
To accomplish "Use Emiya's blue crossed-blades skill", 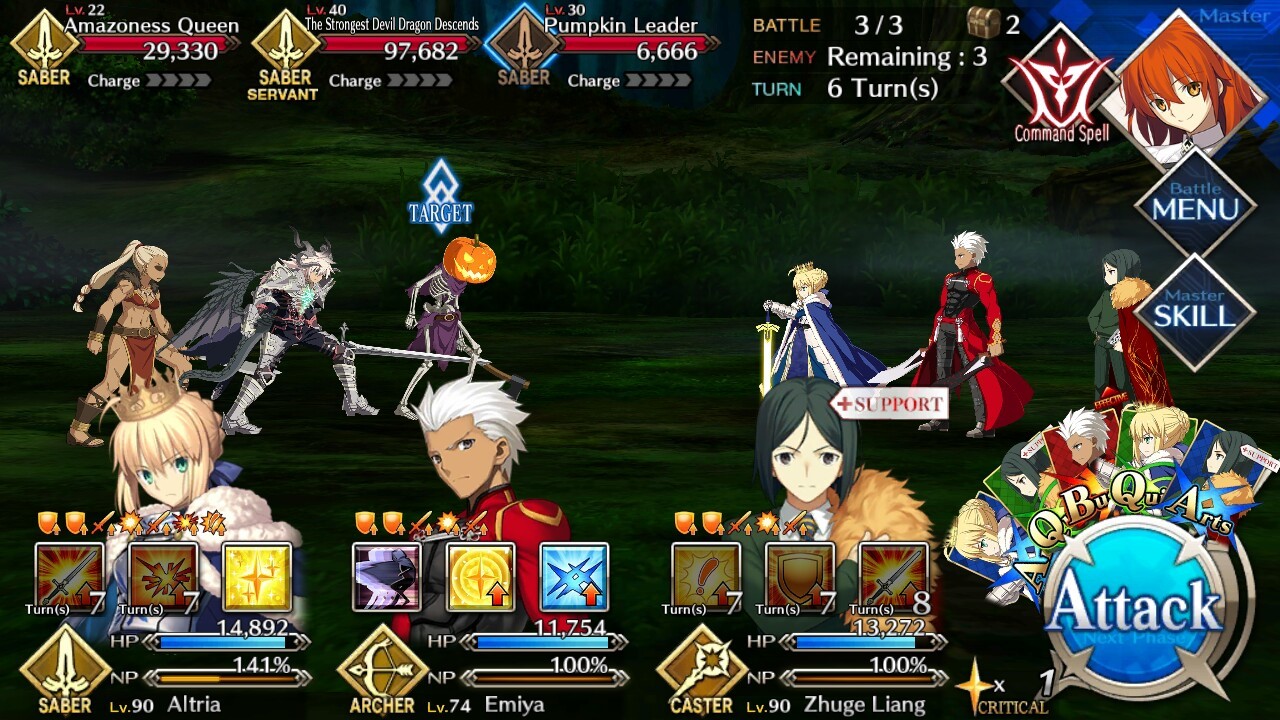I will 574,577.
